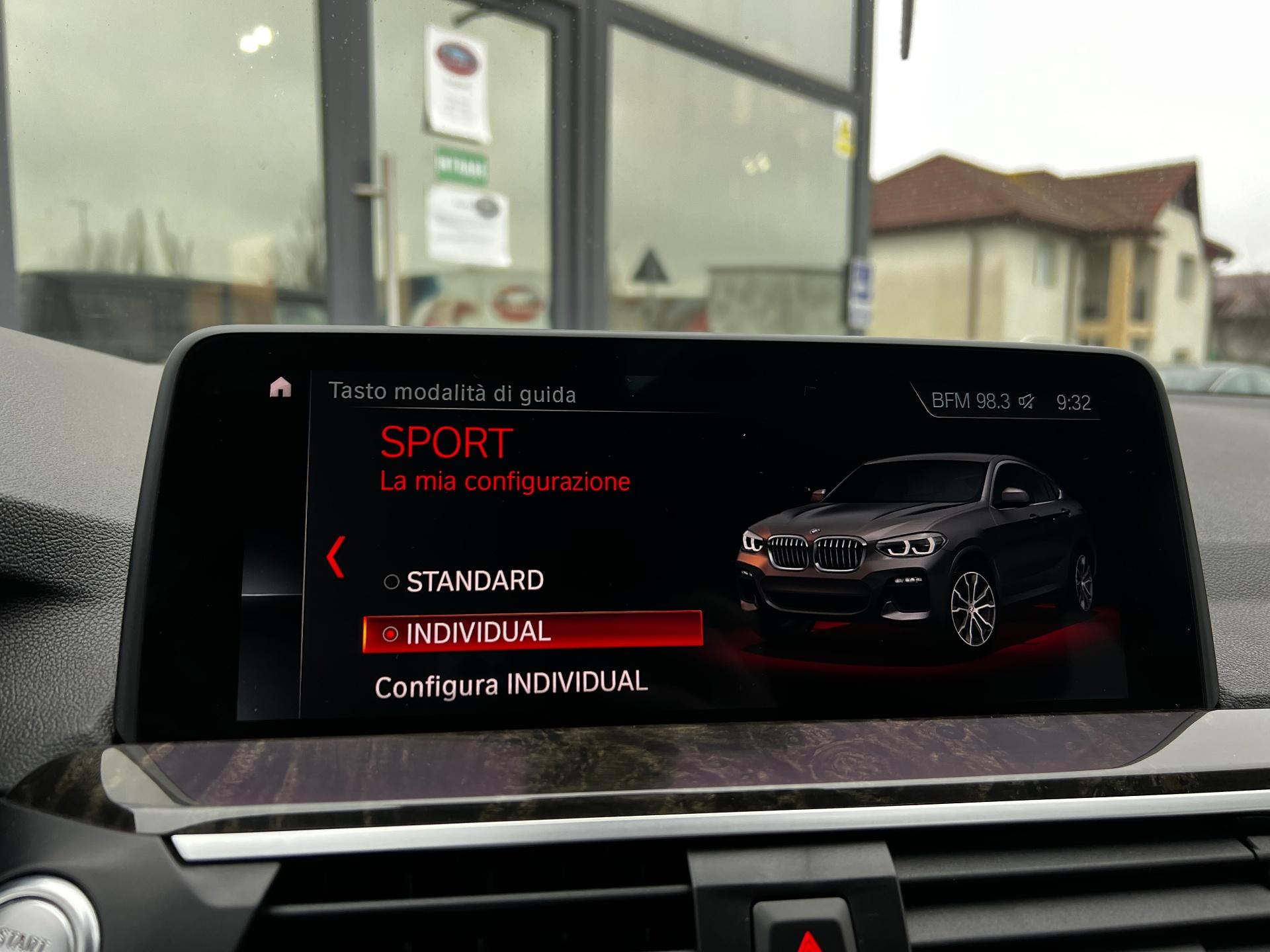This screenshot has width=1270, height=952.
Task: Tap the highlighted red INDIVIDUAL selection bar
Action: 532,633
